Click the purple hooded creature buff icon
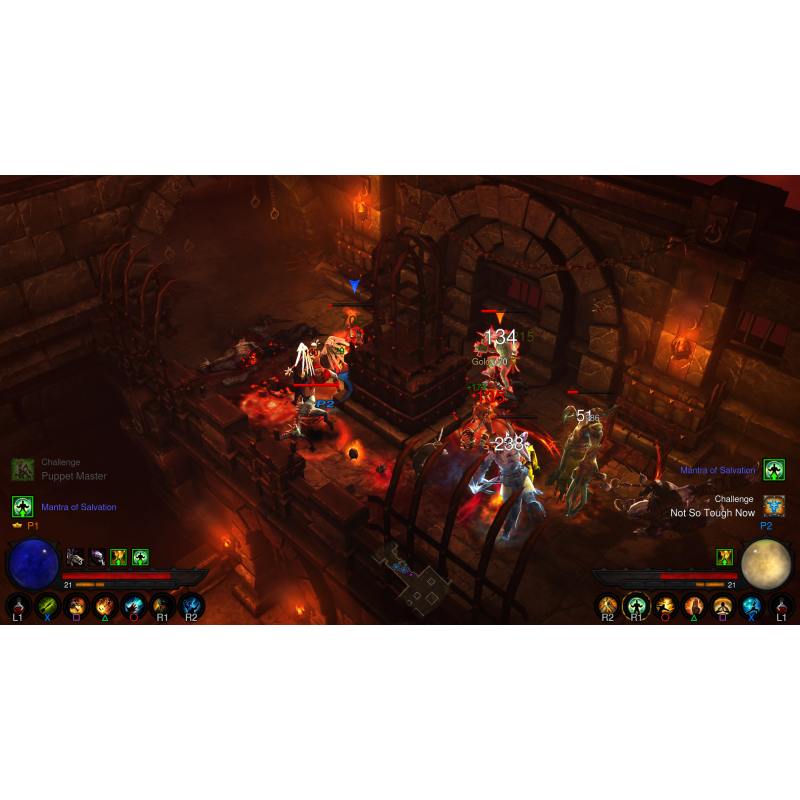 point(97,557)
